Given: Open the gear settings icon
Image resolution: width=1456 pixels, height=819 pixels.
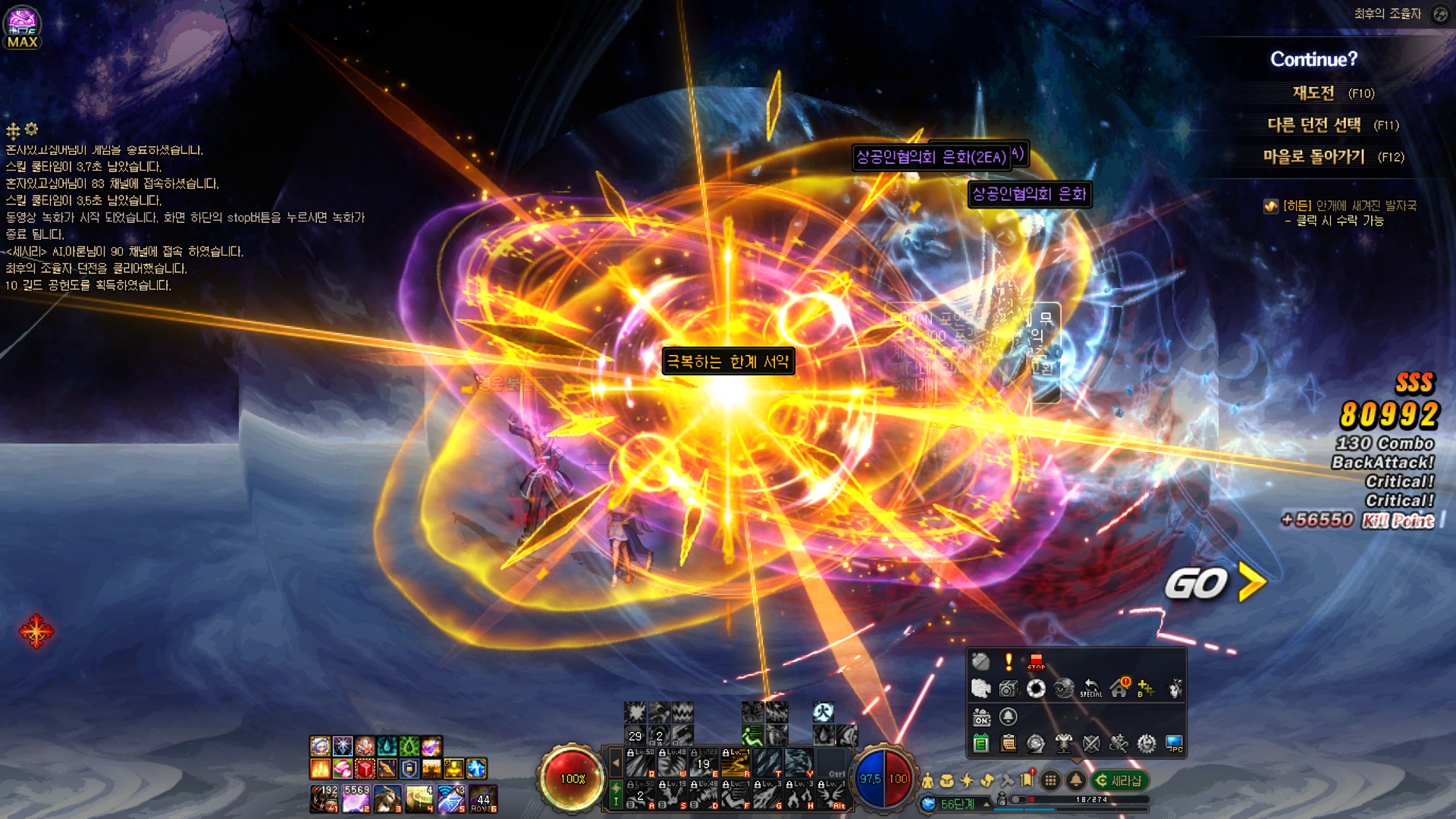Looking at the screenshot, I should pyautogui.click(x=1147, y=744).
